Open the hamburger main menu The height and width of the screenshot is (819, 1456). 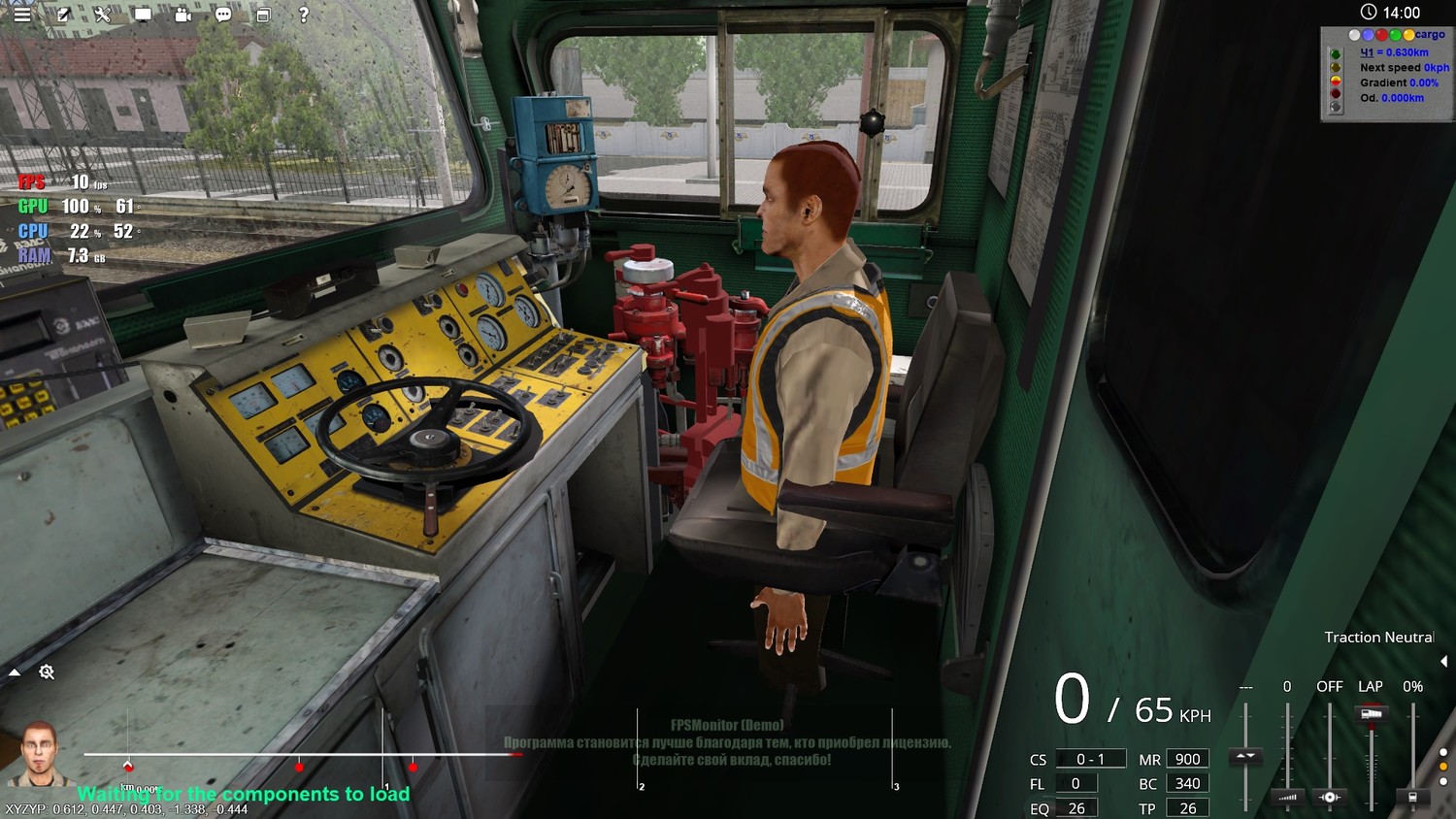point(21,15)
